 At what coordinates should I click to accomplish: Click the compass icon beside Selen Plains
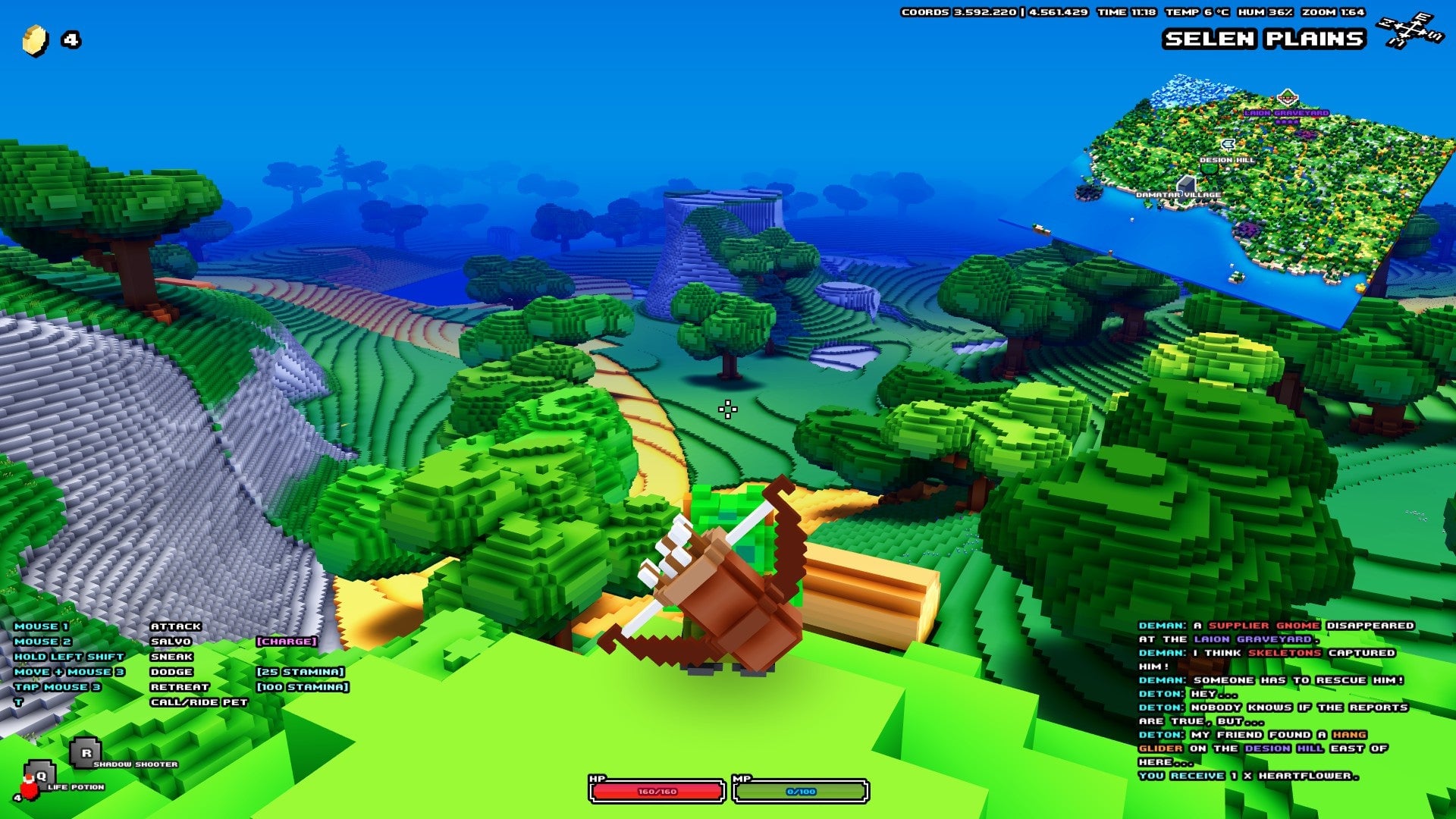tap(1410, 30)
